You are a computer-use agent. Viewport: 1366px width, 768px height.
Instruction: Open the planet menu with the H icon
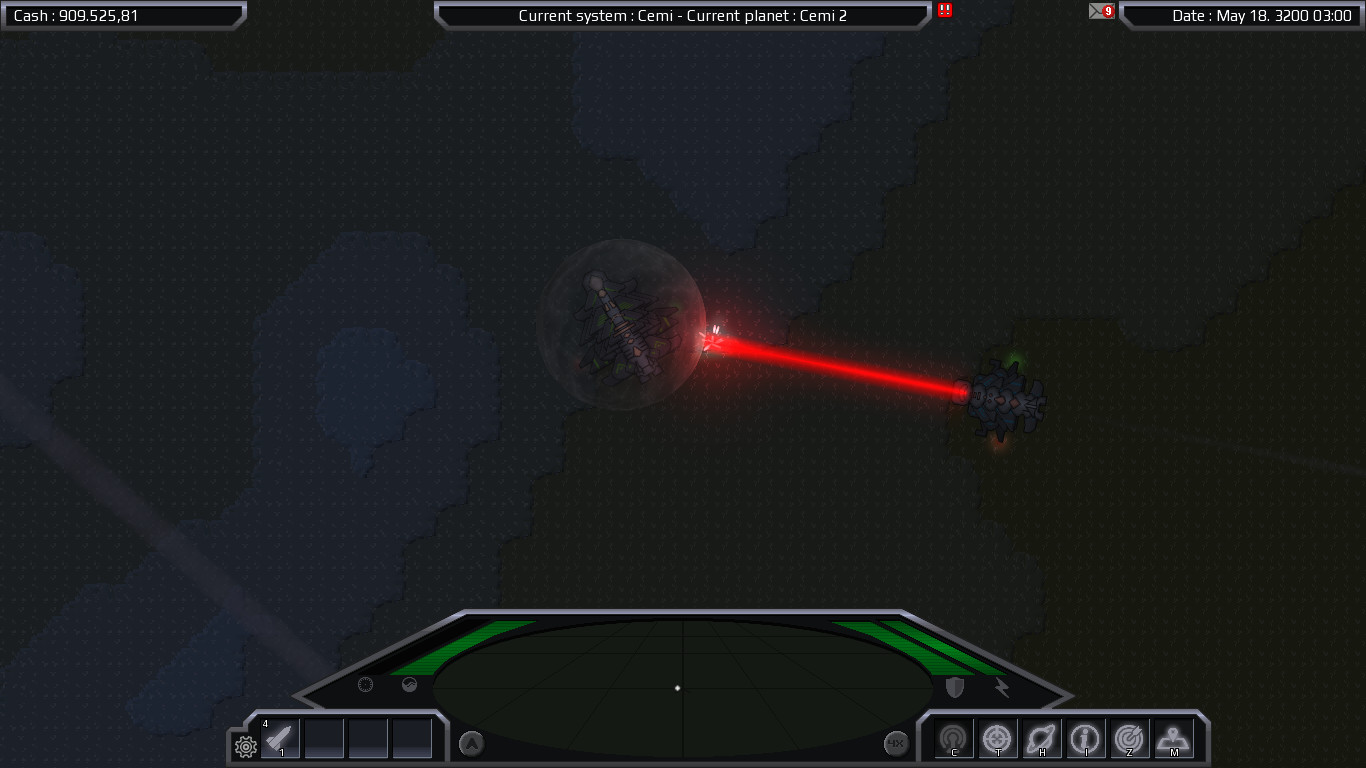[1041, 738]
